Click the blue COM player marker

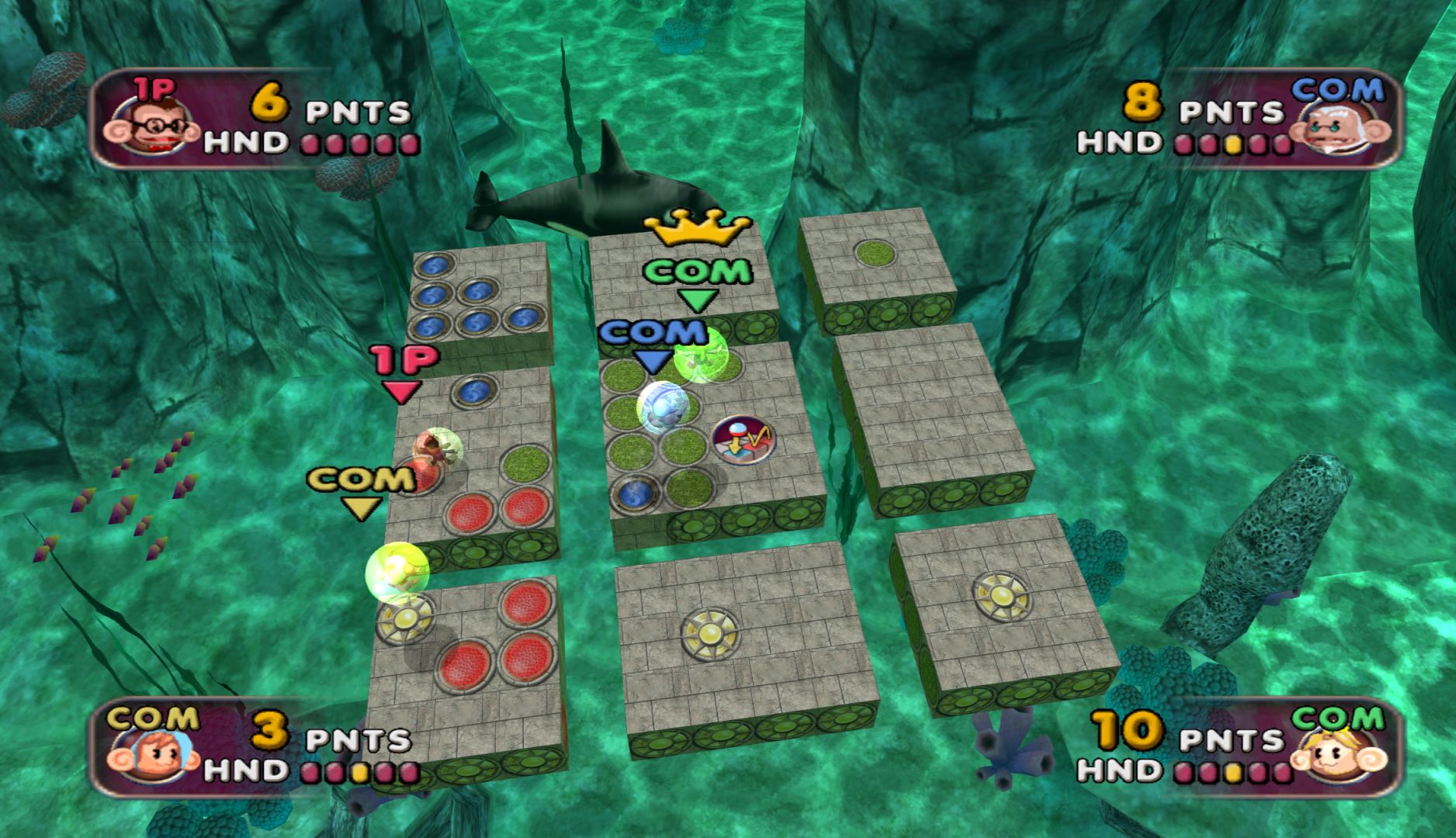tap(653, 345)
